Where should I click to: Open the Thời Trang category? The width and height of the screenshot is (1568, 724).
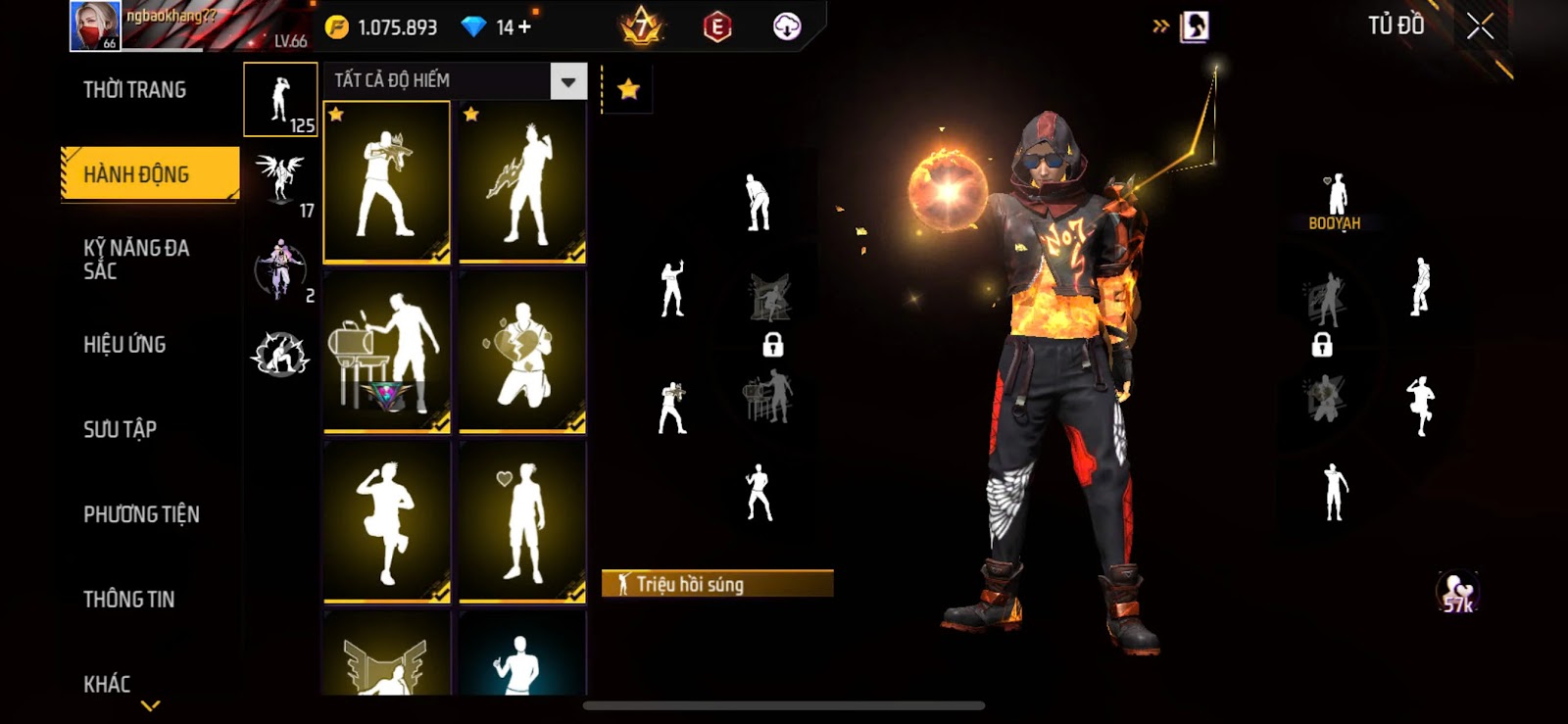(x=134, y=90)
